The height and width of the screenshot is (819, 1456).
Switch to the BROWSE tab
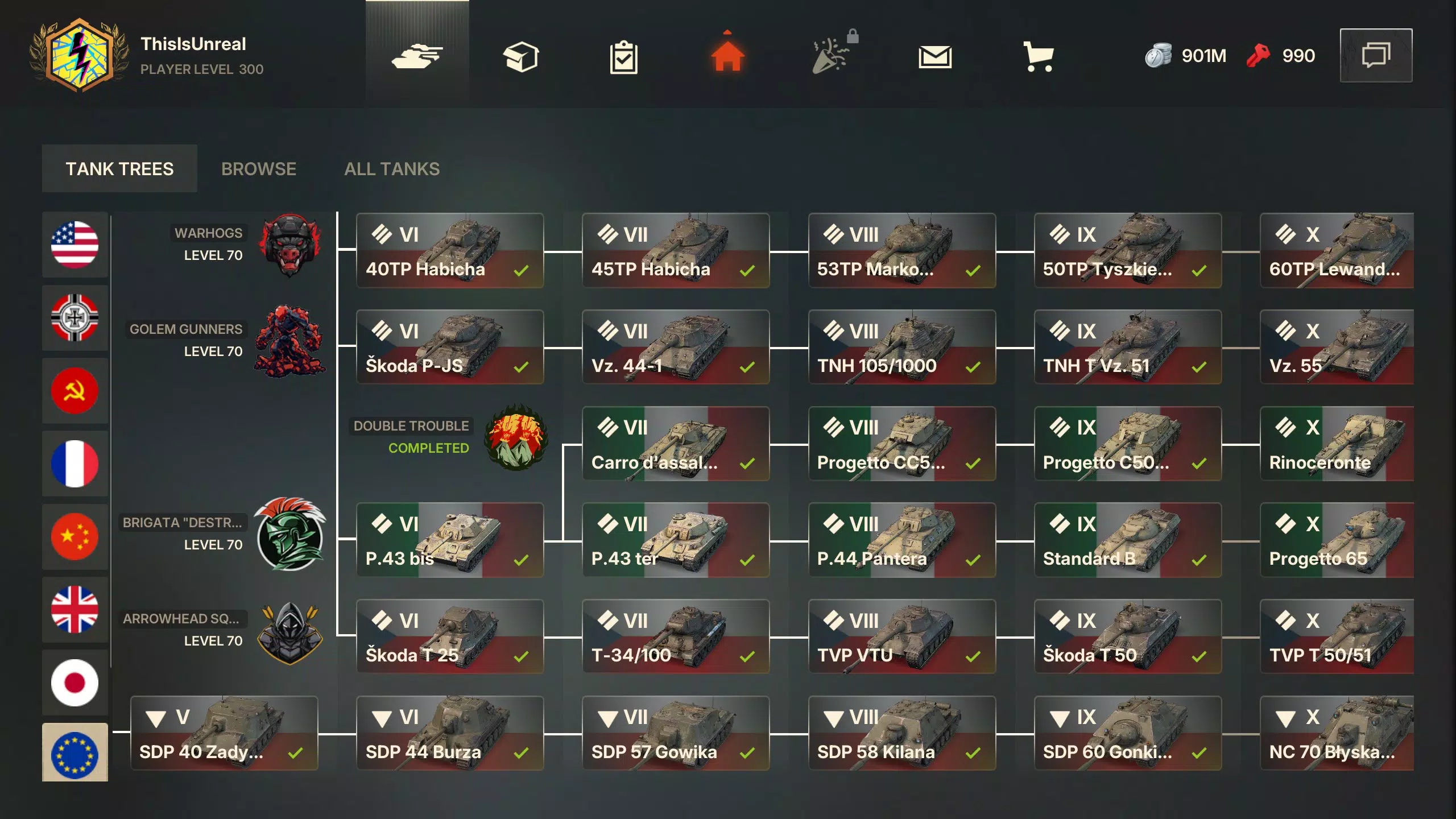pos(259,168)
